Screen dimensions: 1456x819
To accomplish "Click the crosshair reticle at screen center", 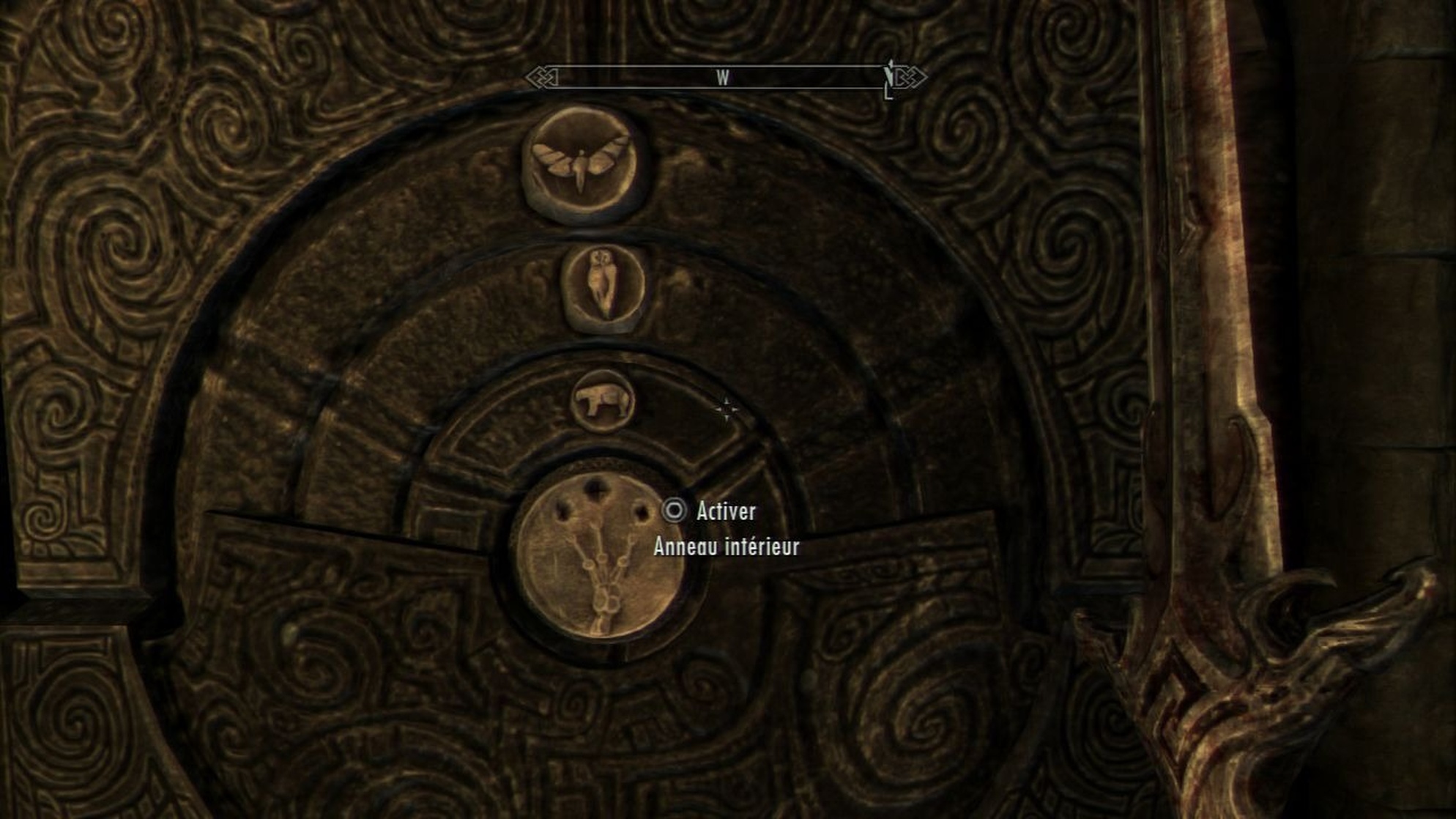I will (726, 411).
